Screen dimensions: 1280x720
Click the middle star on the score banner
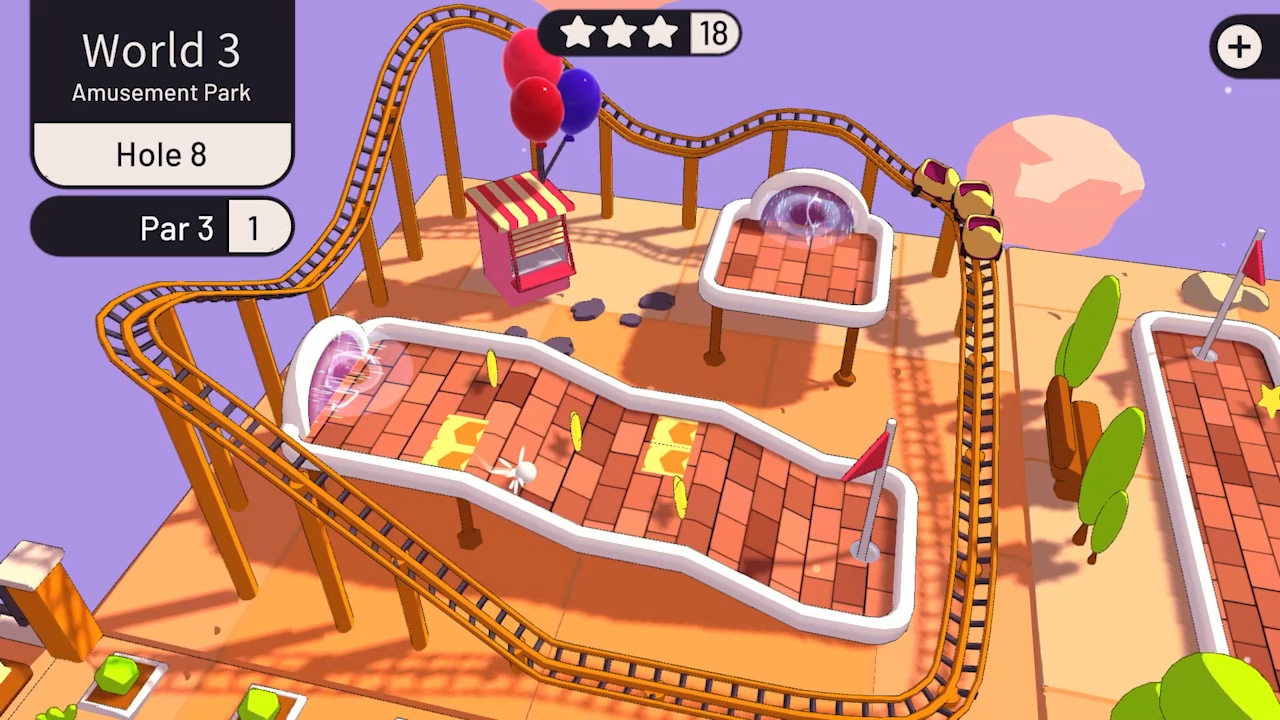(620, 33)
